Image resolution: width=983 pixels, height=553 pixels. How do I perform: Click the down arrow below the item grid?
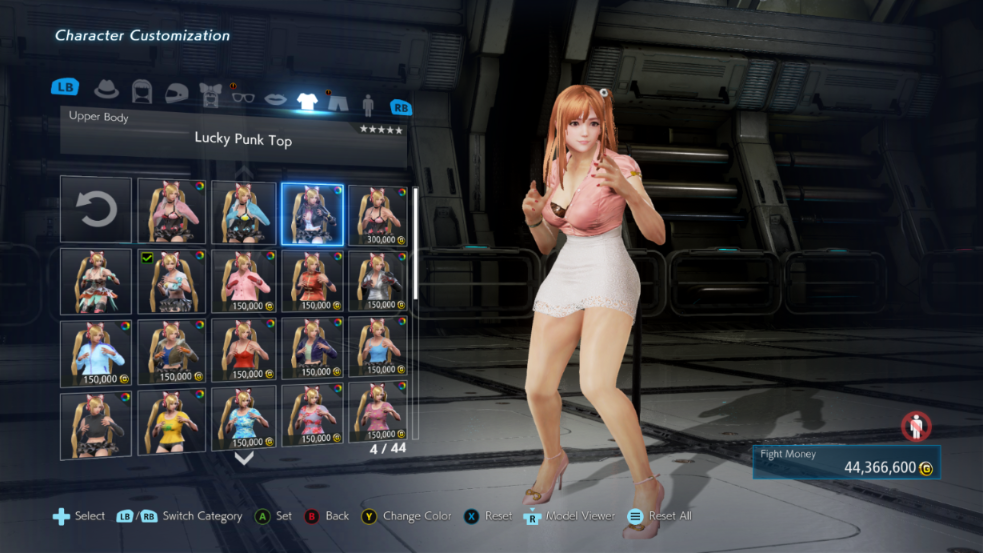243,458
